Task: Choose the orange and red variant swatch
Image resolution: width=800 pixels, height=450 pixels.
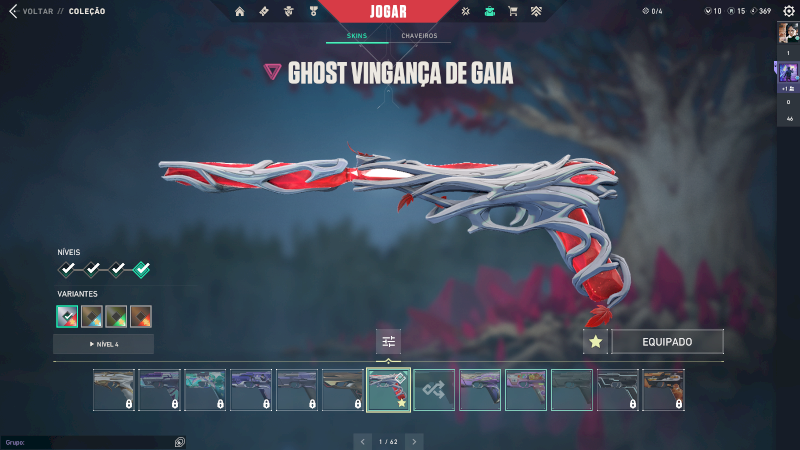Action: (141, 316)
